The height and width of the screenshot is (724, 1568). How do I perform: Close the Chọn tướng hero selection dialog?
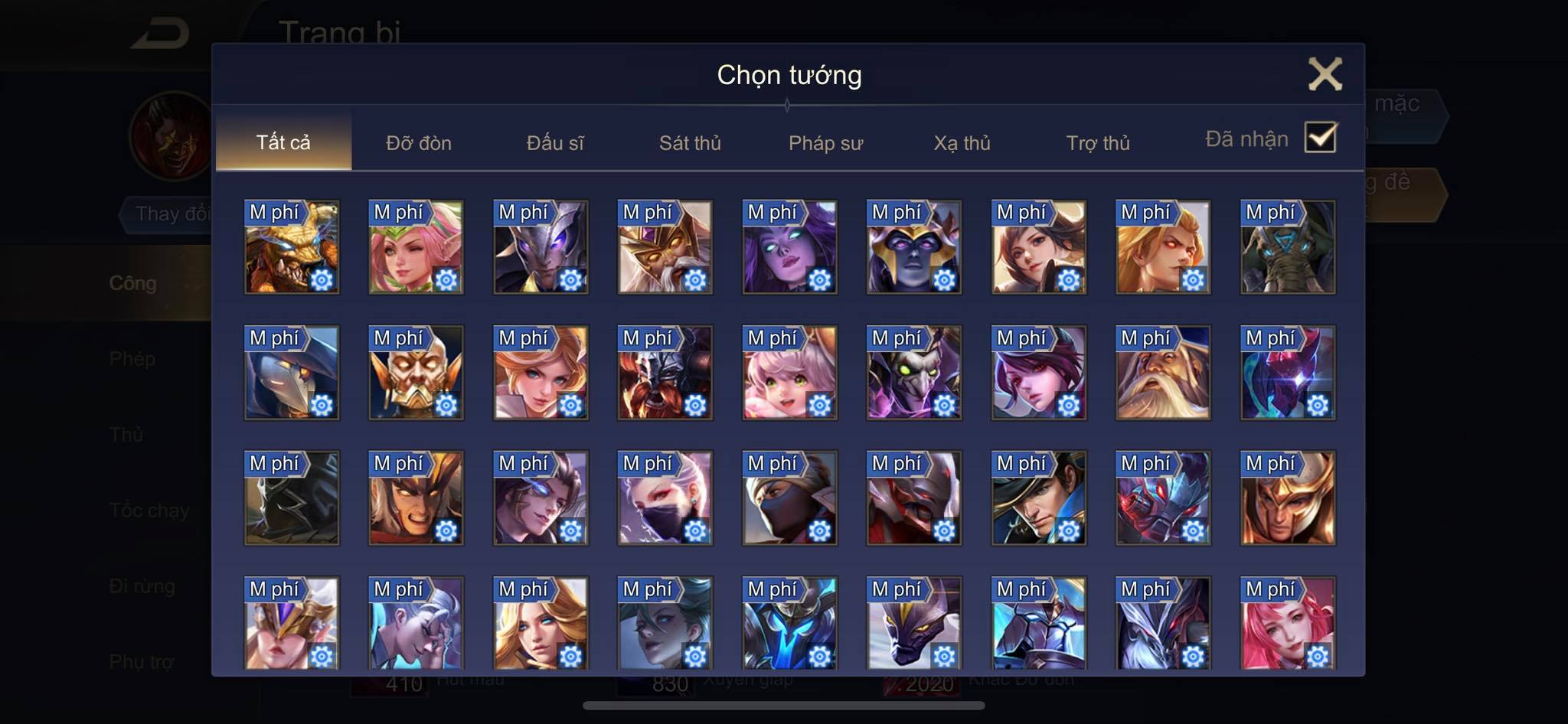coord(1325,74)
